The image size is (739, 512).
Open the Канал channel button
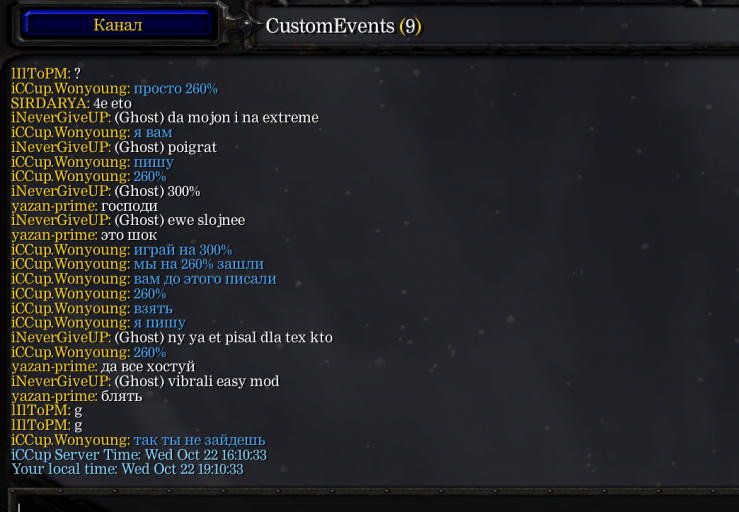pyautogui.click(x=118, y=25)
